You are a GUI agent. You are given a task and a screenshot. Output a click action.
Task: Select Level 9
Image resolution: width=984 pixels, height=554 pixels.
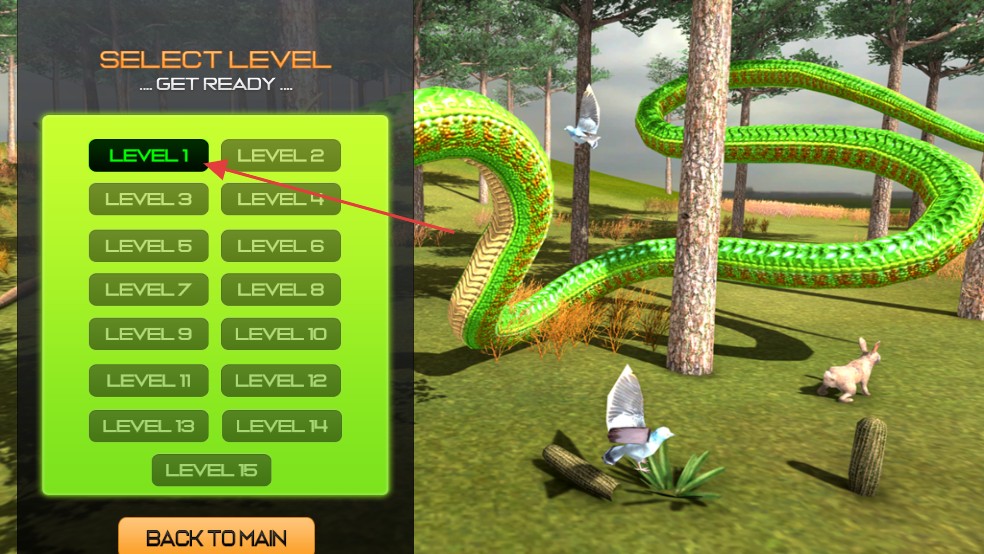pyautogui.click(x=148, y=334)
